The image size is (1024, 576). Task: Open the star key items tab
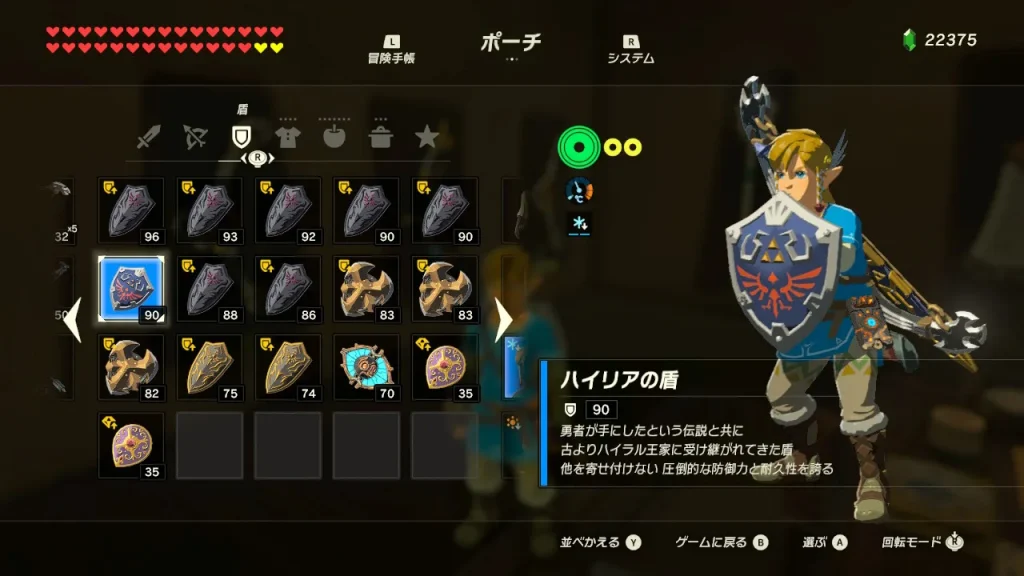[x=427, y=137]
